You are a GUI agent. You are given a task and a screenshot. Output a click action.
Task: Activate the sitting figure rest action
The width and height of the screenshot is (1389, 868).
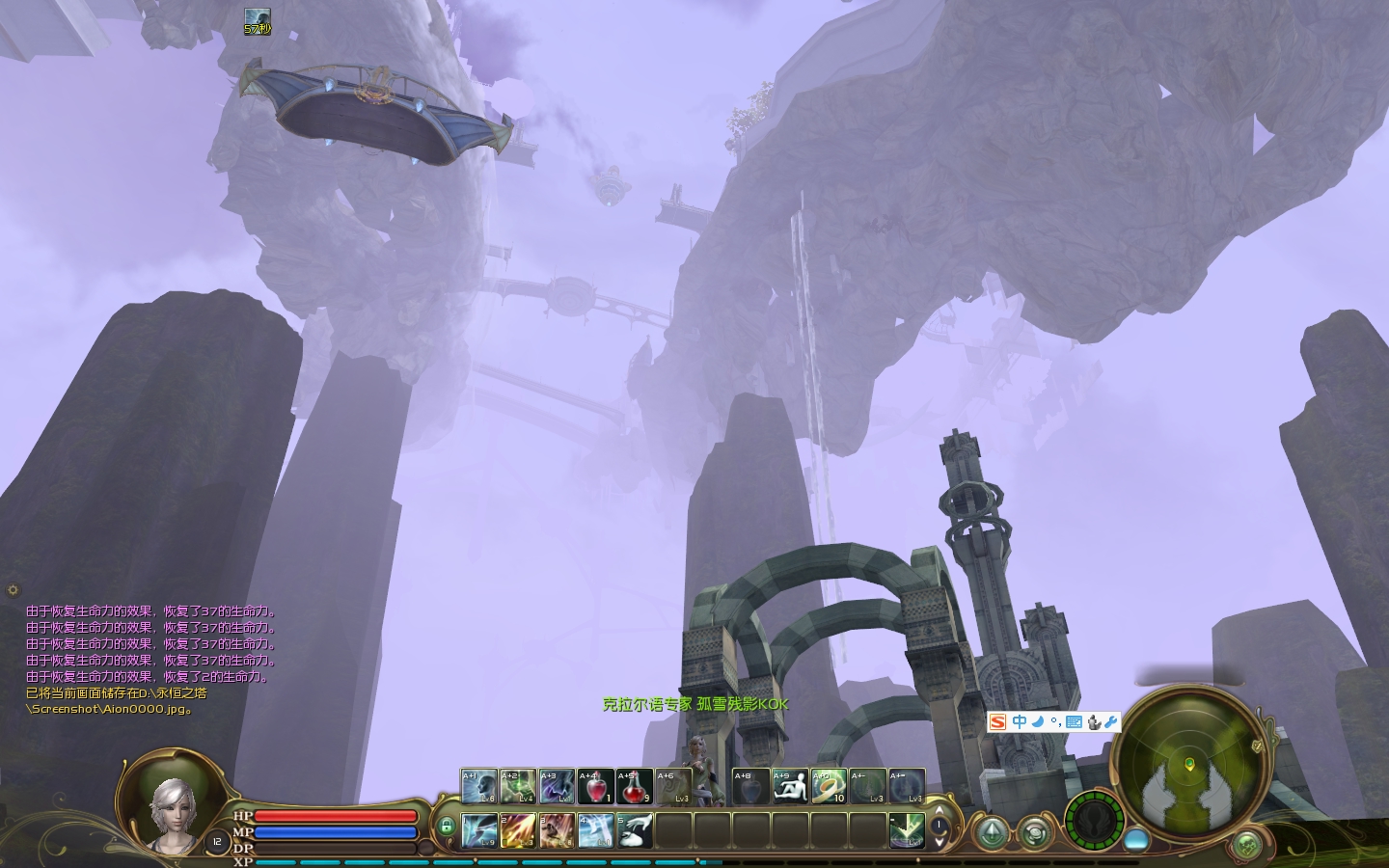pos(790,786)
